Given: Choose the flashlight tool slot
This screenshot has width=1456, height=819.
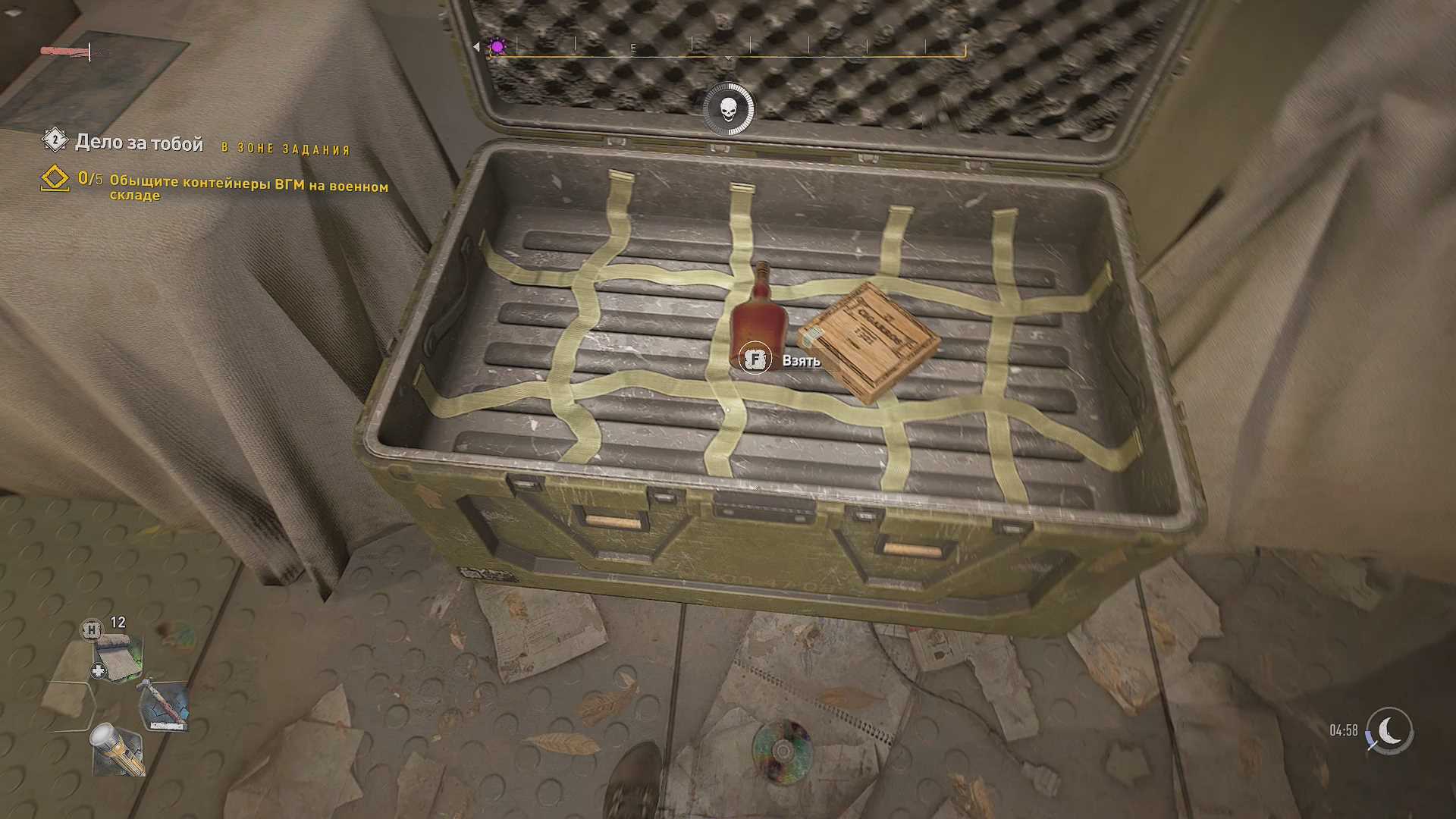Looking at the screenshot, I should point(118,749).
